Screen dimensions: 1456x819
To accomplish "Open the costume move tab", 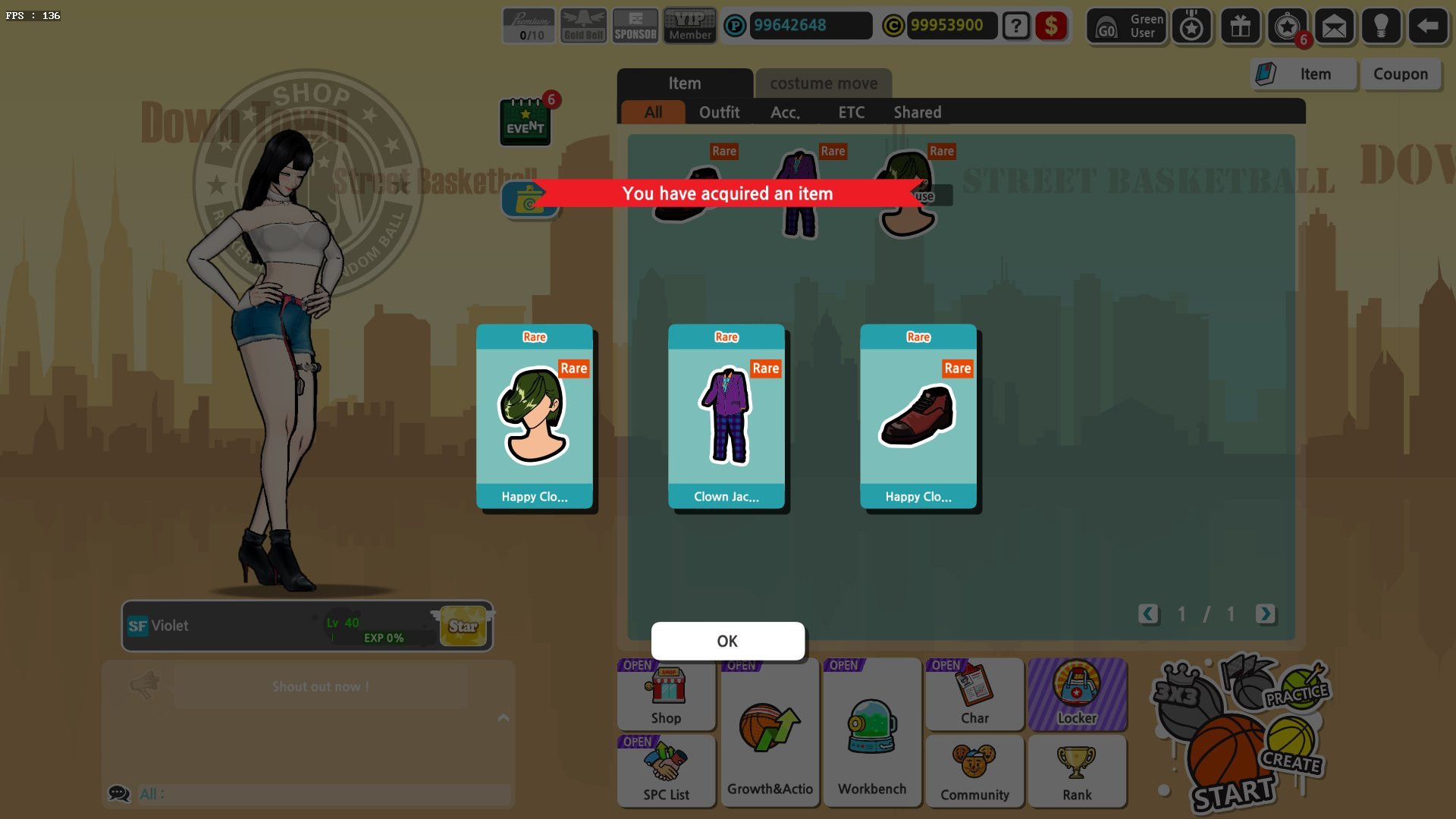I will 823,83.
